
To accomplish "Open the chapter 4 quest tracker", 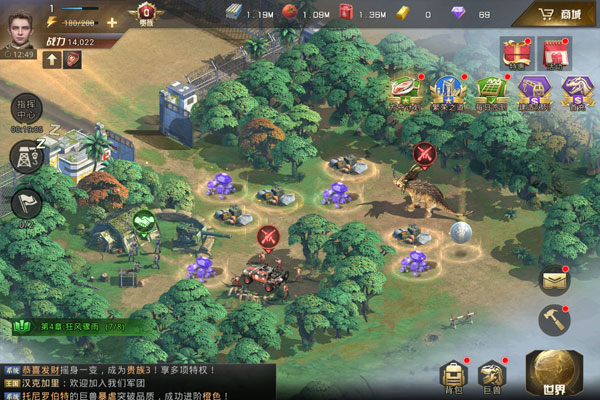I will pyautogui.click(x=75, y=326).
